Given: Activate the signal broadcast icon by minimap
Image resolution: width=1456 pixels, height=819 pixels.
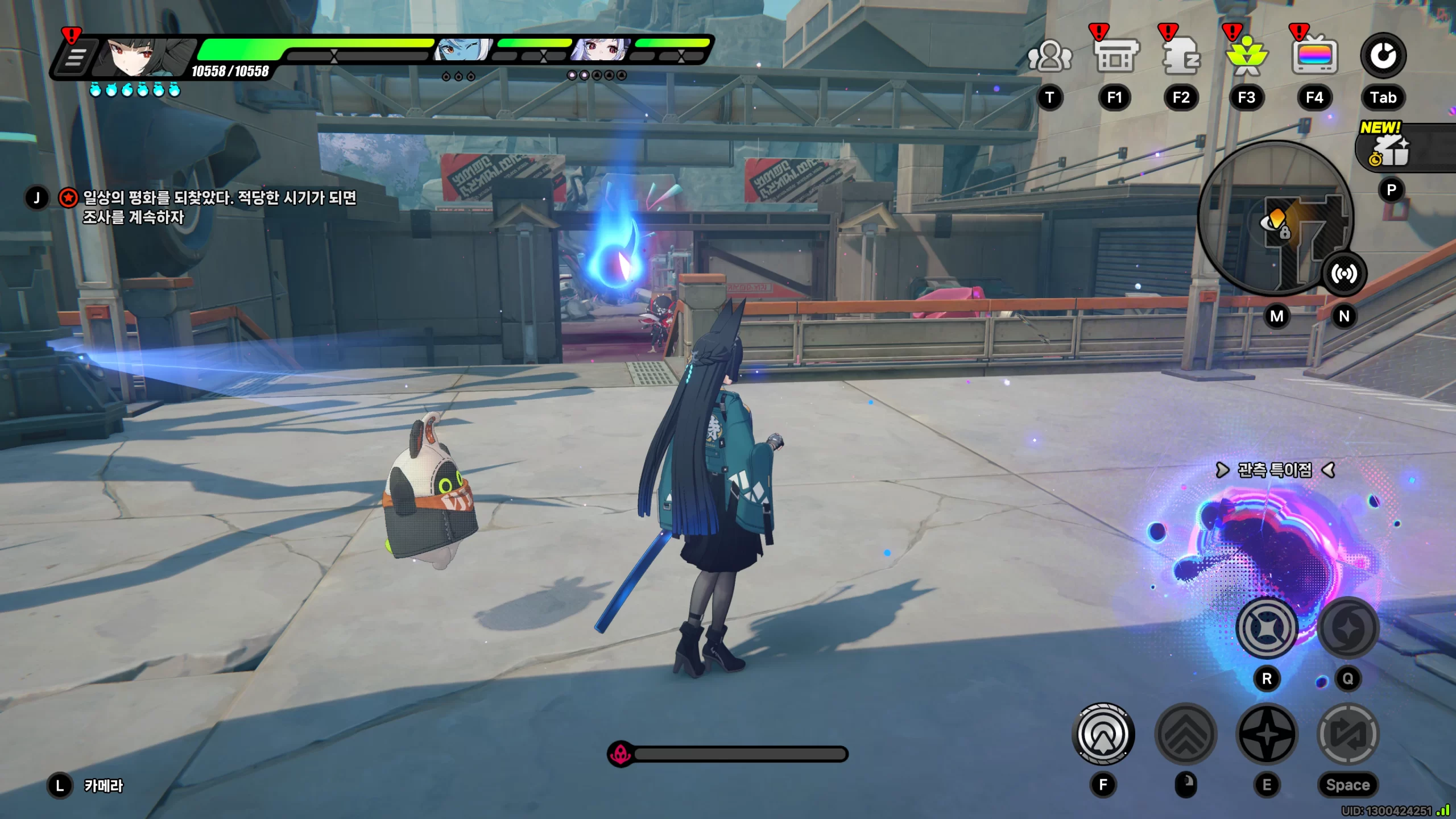Looking at the screenshot, I should pyautogui.click(x=1343, y=274).
